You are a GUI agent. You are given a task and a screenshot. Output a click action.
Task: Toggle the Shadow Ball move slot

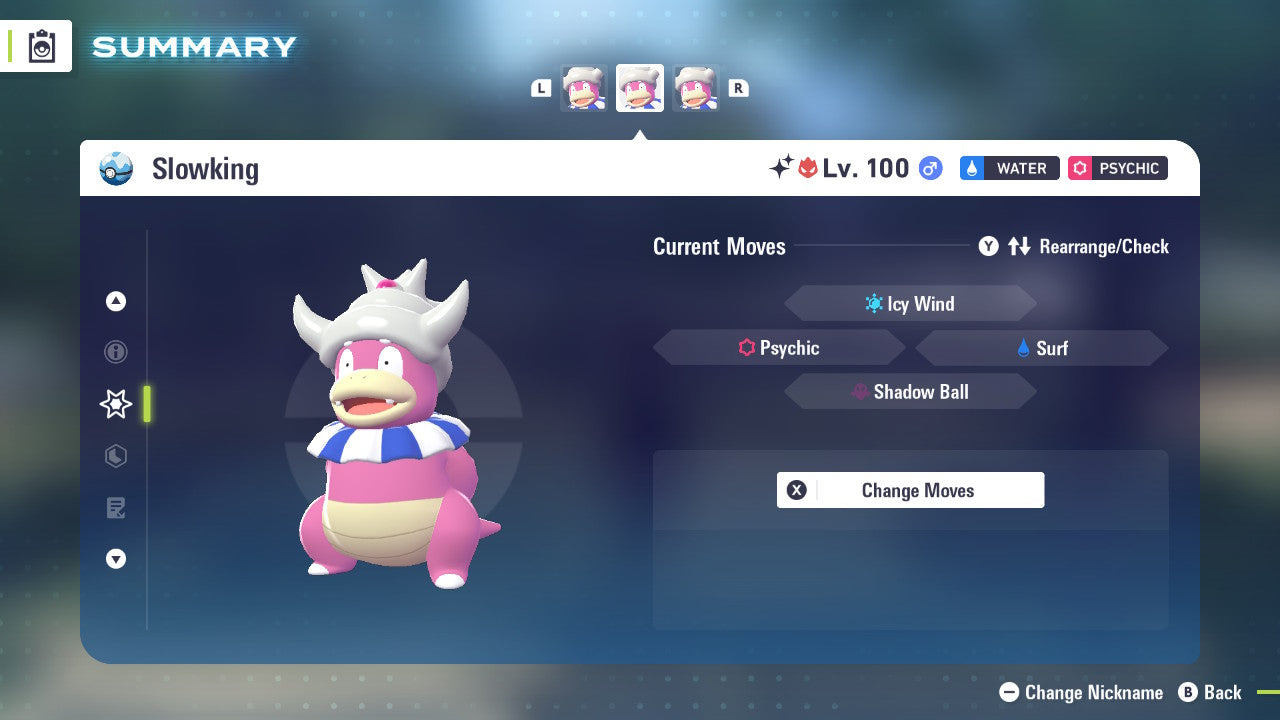[x=910, y=392]
